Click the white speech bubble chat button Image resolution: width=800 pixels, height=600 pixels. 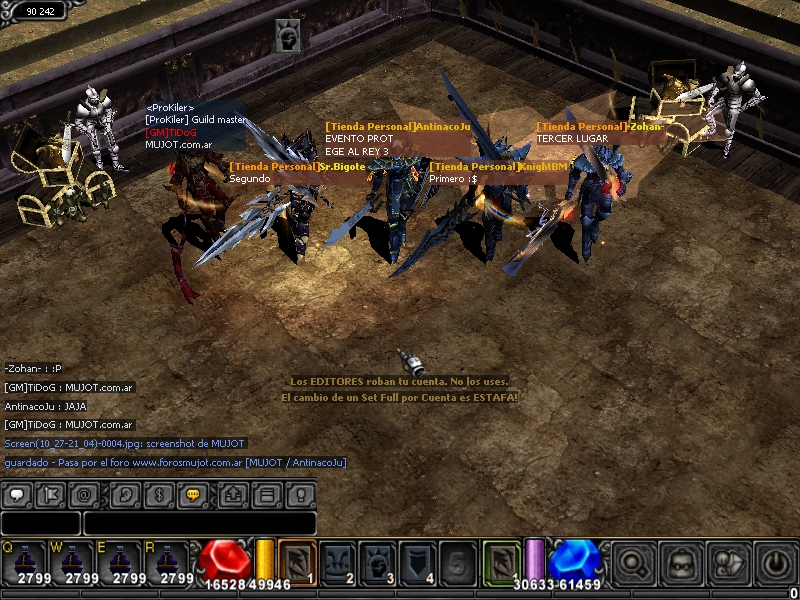coord(17,495)
